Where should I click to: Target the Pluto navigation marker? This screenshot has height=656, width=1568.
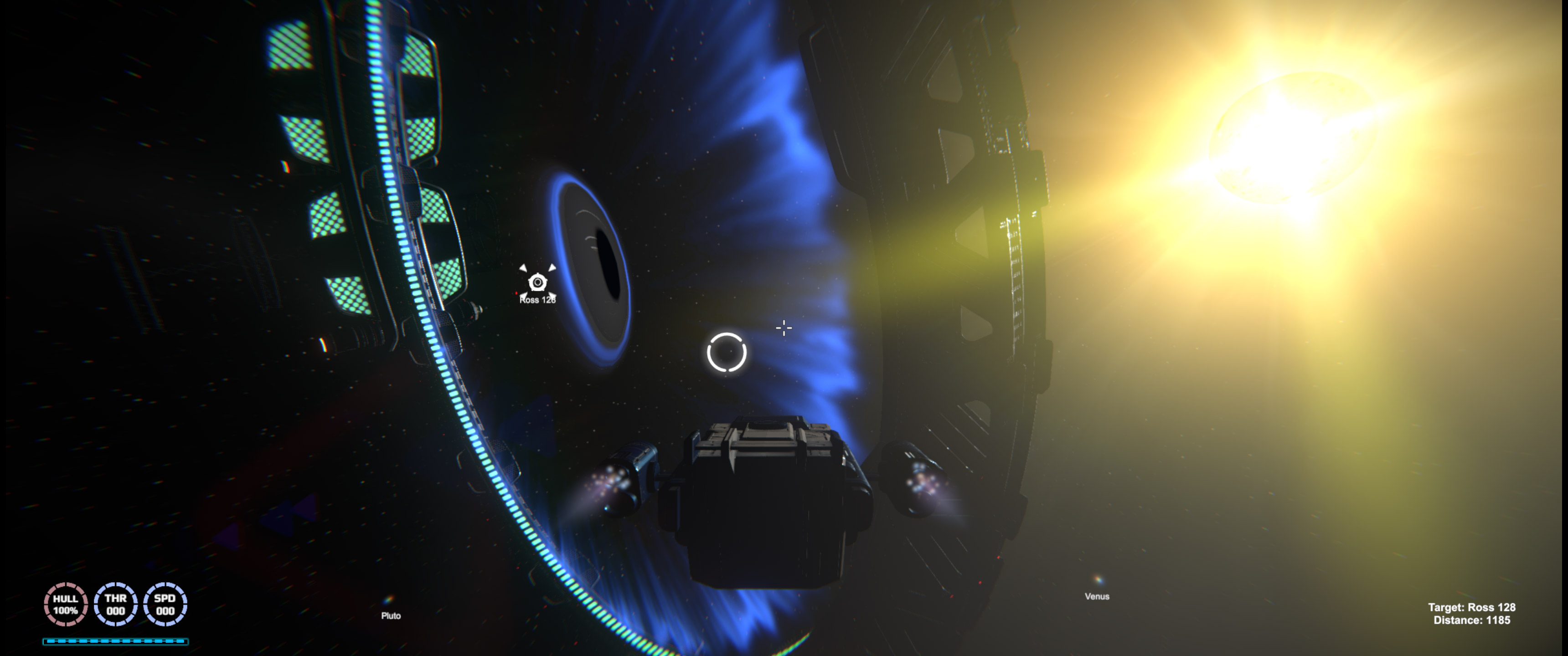click(x=389, y=600)
